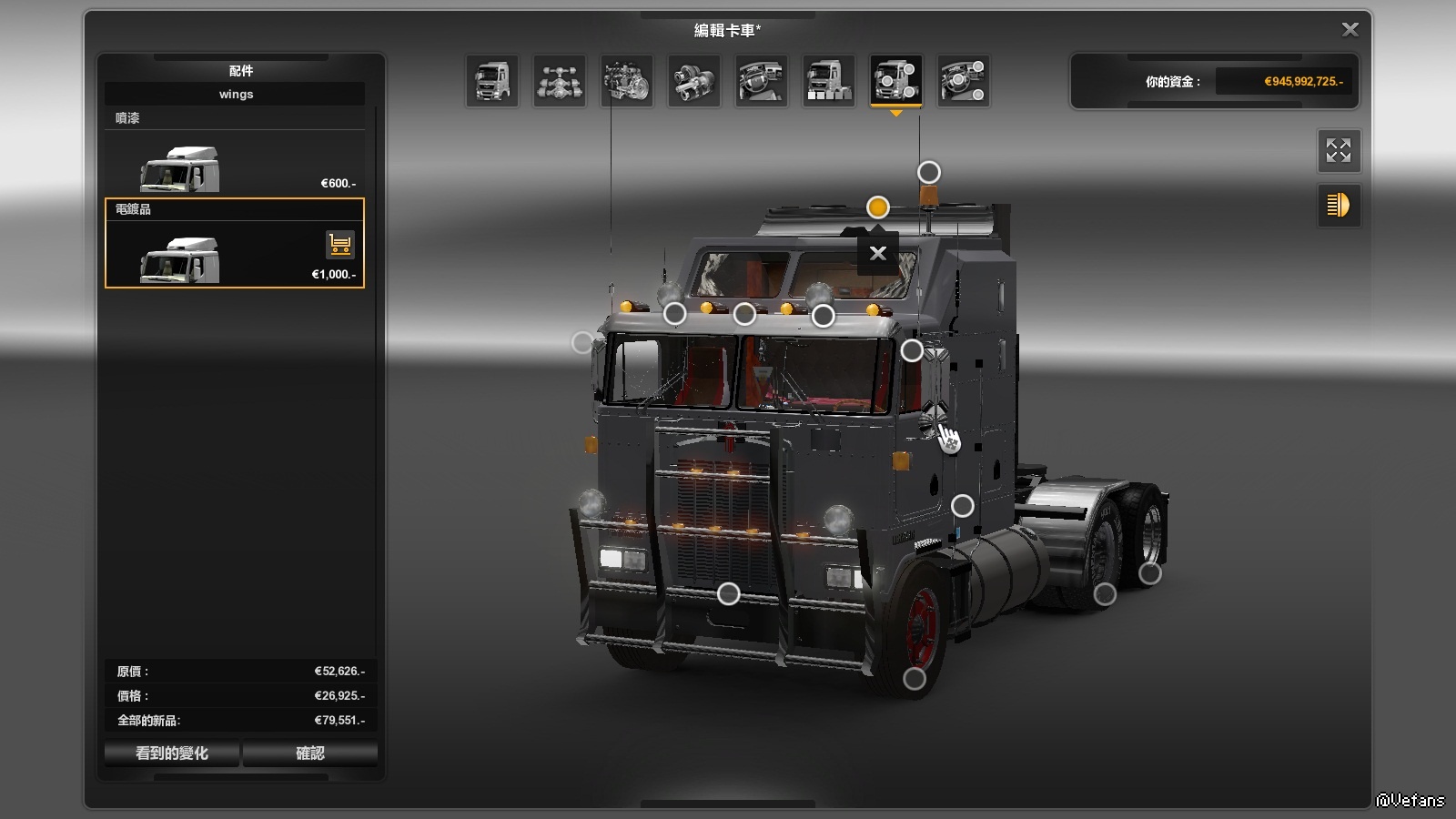Select the highlighted orange accessory node on roof
Viewport: 1456px width, 819px height.
[x=877, y=207]
